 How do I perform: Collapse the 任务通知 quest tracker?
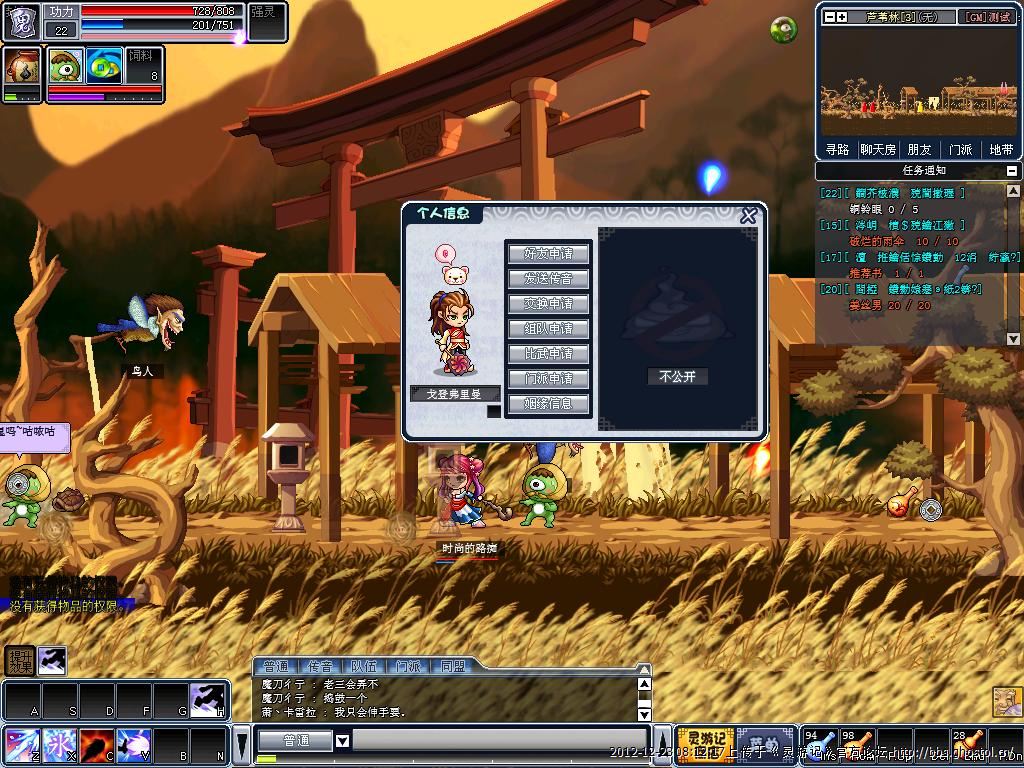click(1012, 171)
